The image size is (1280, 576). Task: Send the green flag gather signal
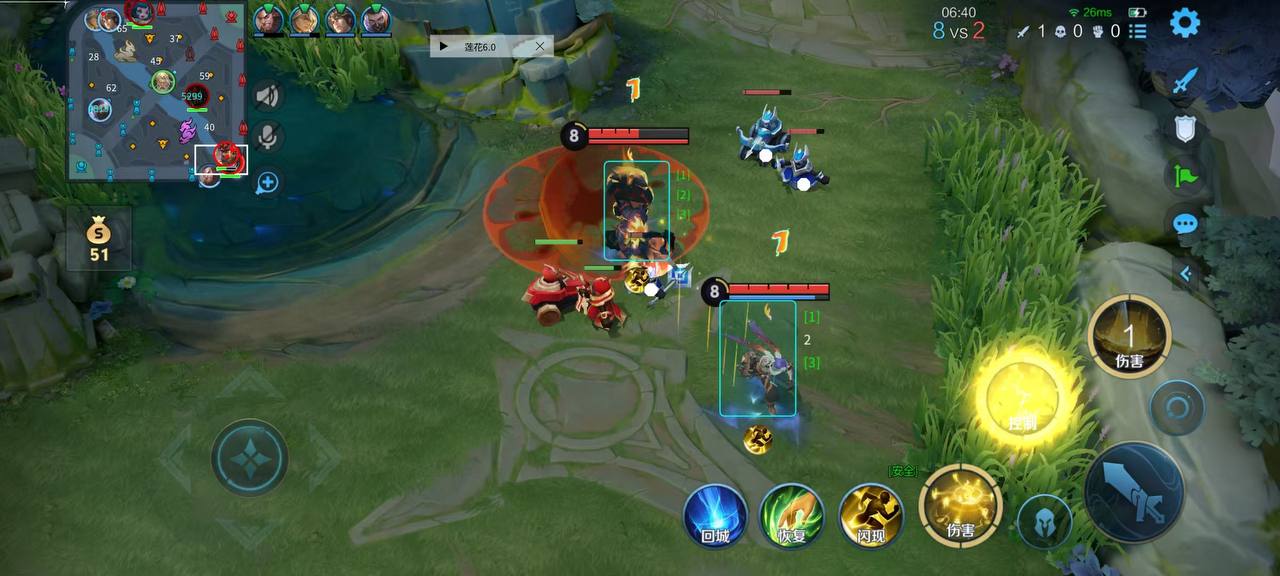[1185, 177]
